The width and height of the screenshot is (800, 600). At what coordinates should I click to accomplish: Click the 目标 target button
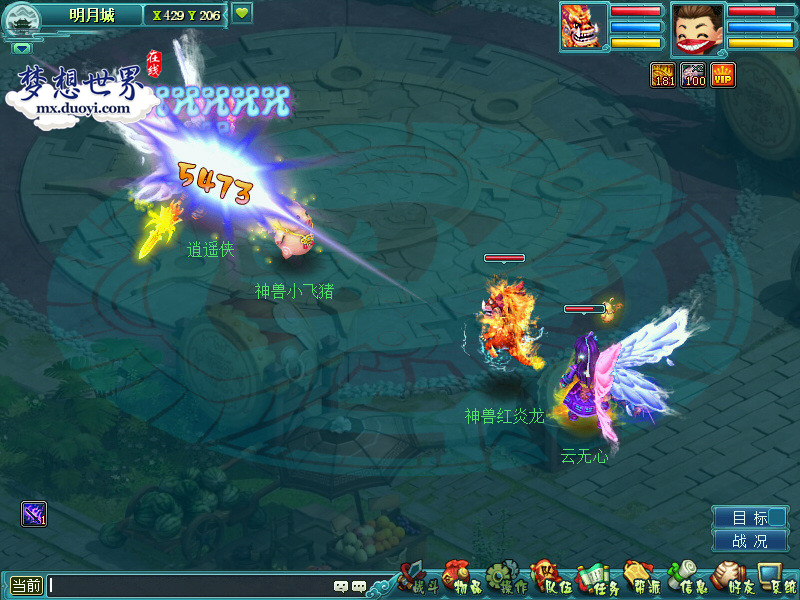pos(750,518)
